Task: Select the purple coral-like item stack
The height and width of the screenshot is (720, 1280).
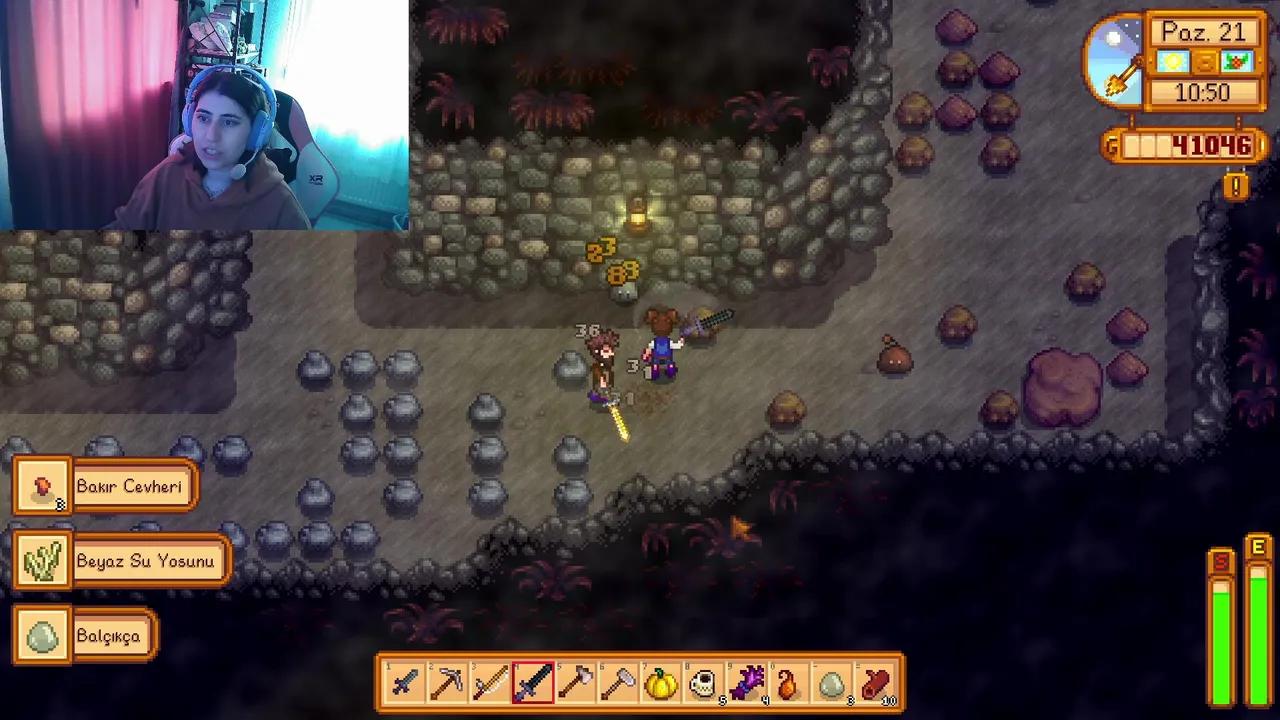Action: click(x=747, y=684)
